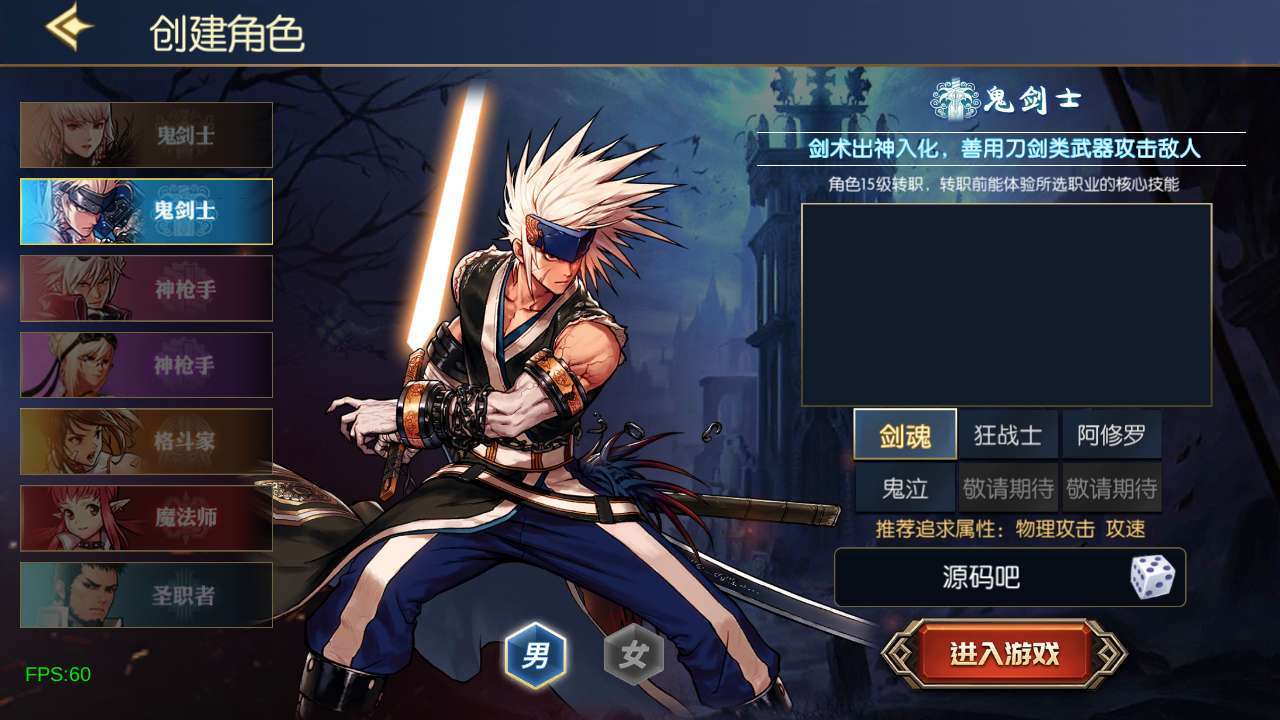The width and height of the screenshot is (1280, 720).
Task: Choose the 鬼泣 subclass
Action: click(907, 487)
